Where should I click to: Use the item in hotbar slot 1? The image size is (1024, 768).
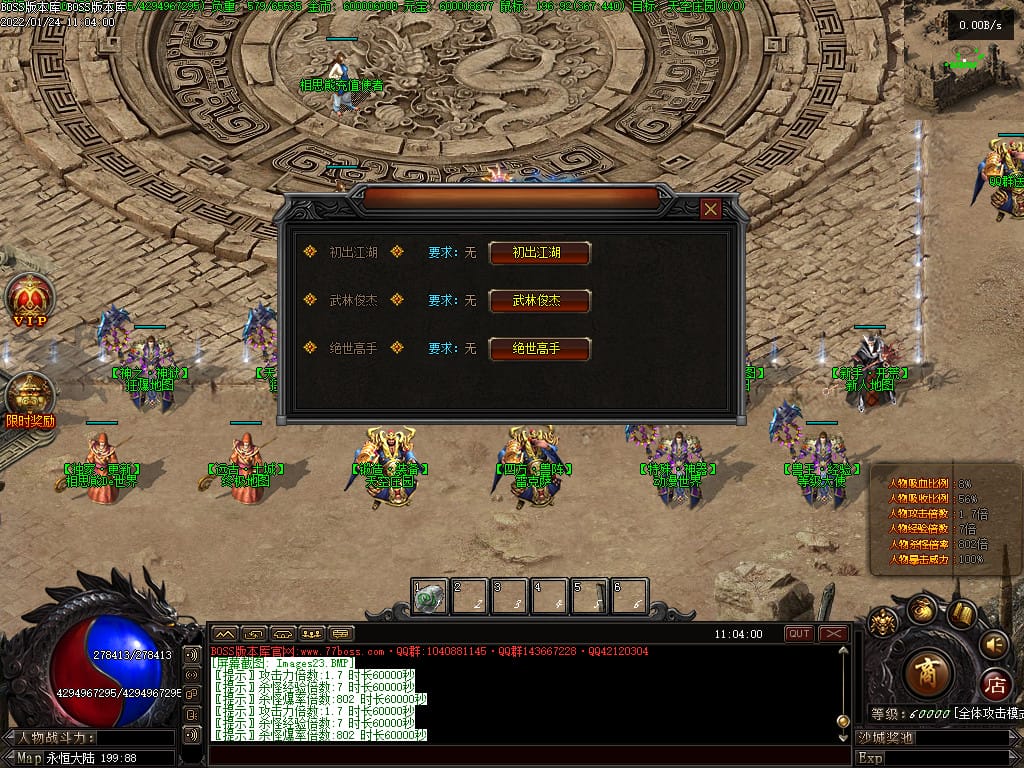(429, 597)
